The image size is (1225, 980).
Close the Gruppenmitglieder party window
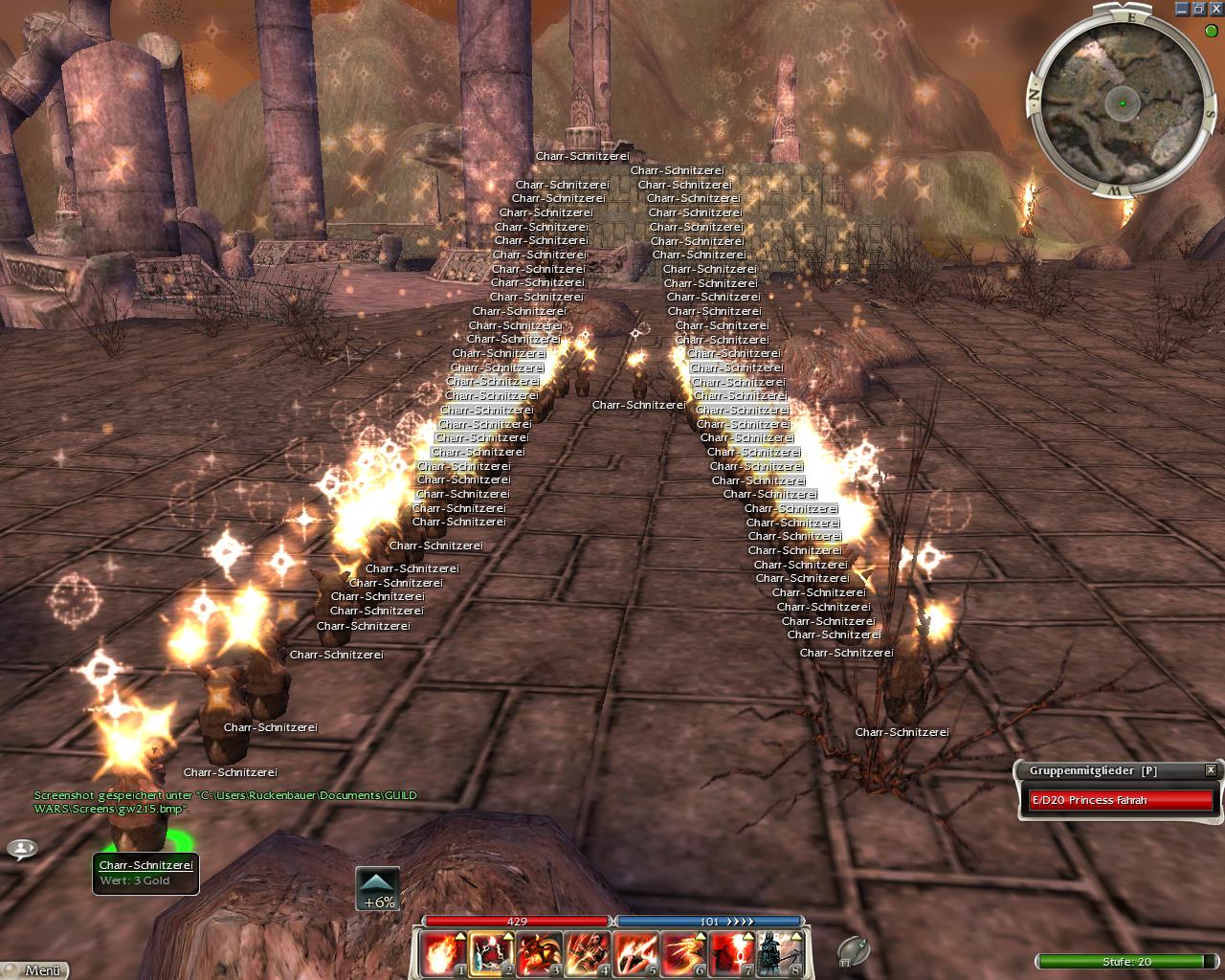pos(1210,769)
